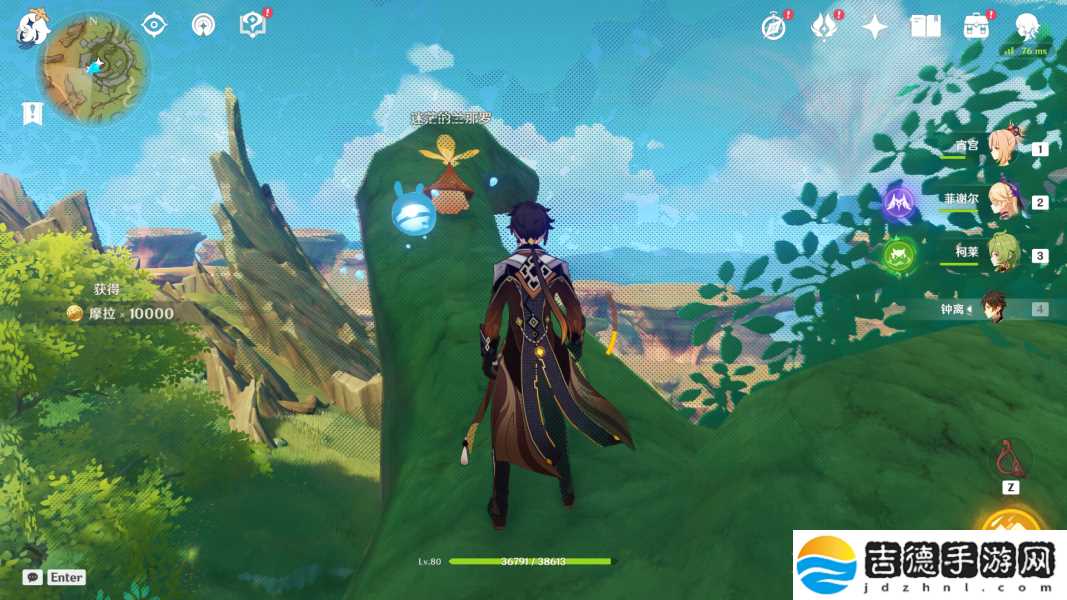Use the gadget icon above the Z key

(x=1010, y=459)
